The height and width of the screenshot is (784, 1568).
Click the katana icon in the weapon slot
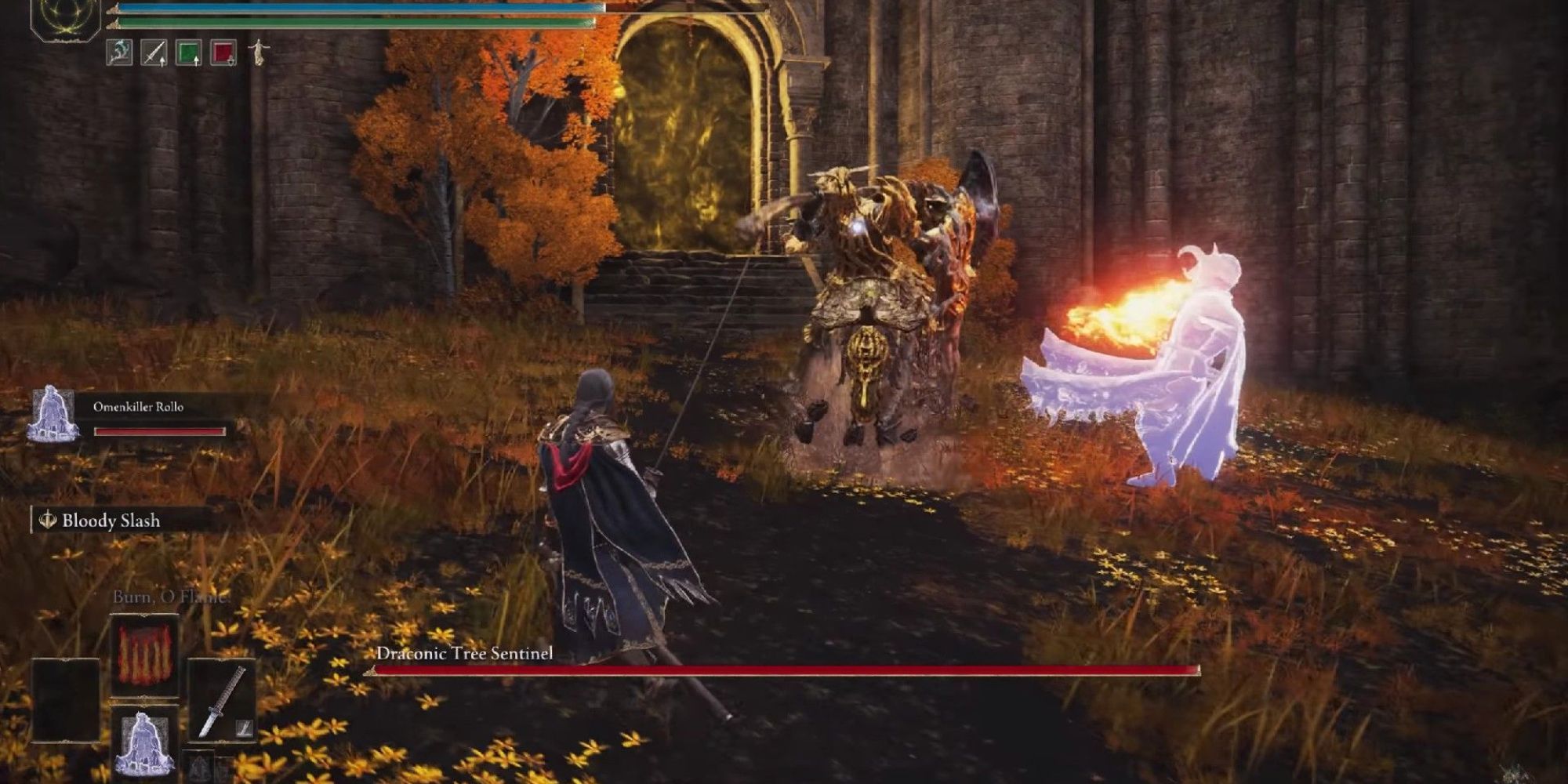(x=222, y=698)
